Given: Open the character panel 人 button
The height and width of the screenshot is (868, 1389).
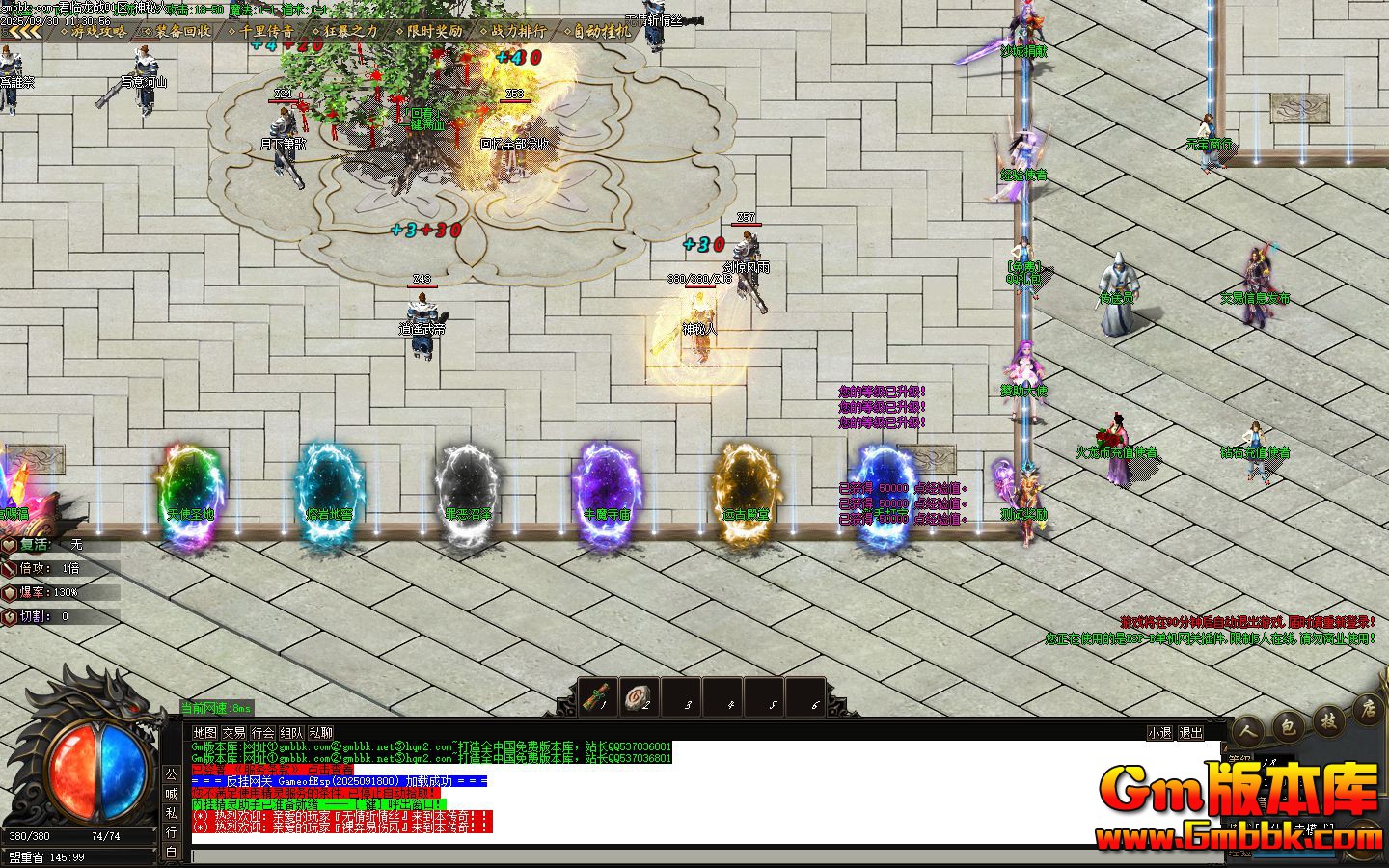Looking at the screenshot, I should point(1252,729).
